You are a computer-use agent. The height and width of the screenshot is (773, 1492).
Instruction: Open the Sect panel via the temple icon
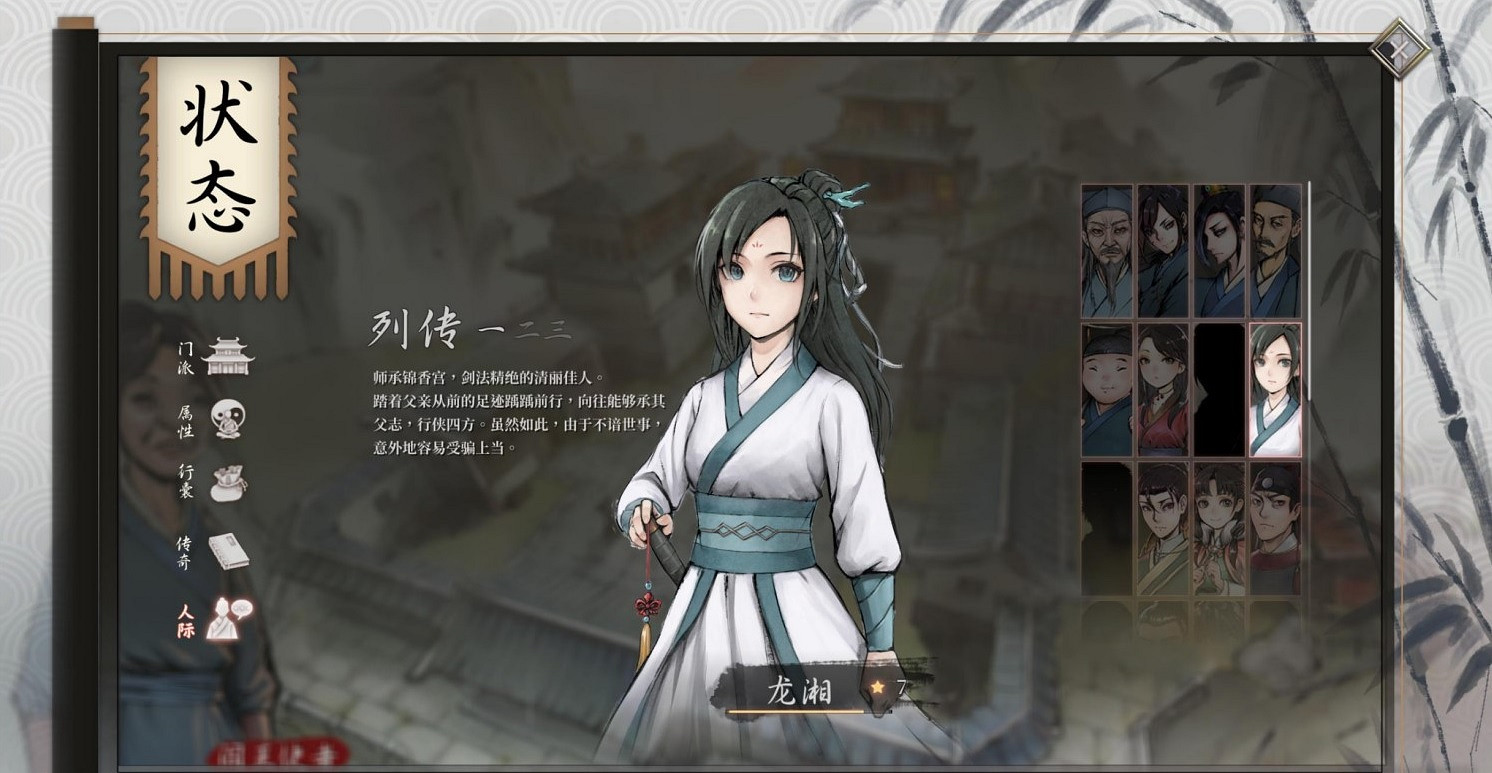(x=228, y=359)
